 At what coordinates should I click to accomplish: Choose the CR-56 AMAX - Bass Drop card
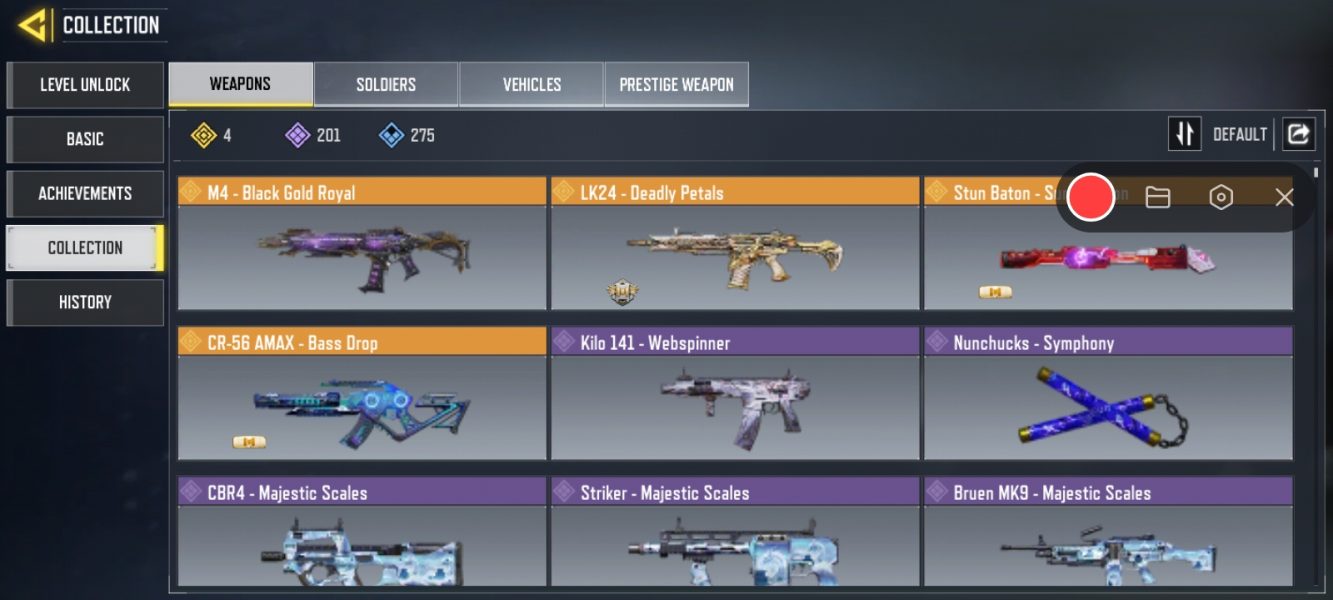coord(362,395)
